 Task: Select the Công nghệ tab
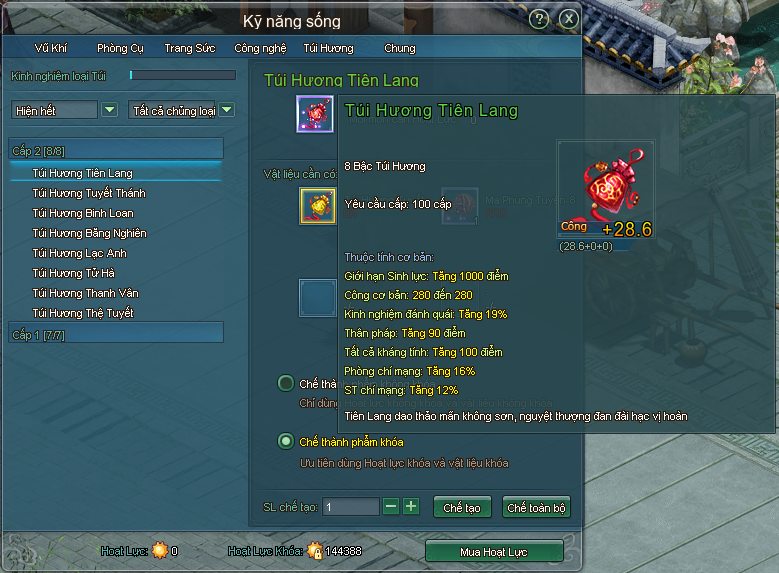[260, 48]
